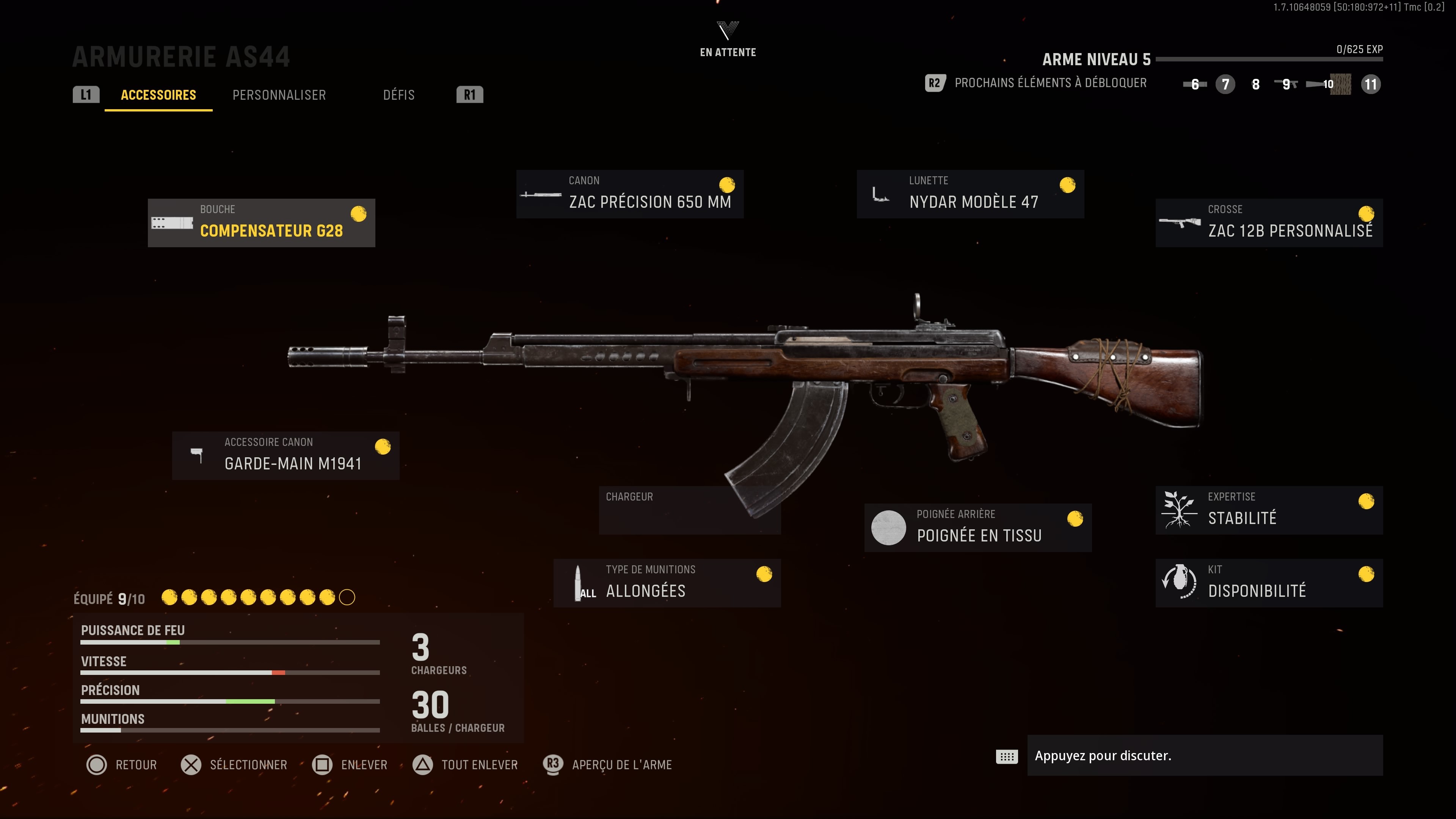
Task: Switch to the Accessoires tab
Action: (x=158, y=95)
